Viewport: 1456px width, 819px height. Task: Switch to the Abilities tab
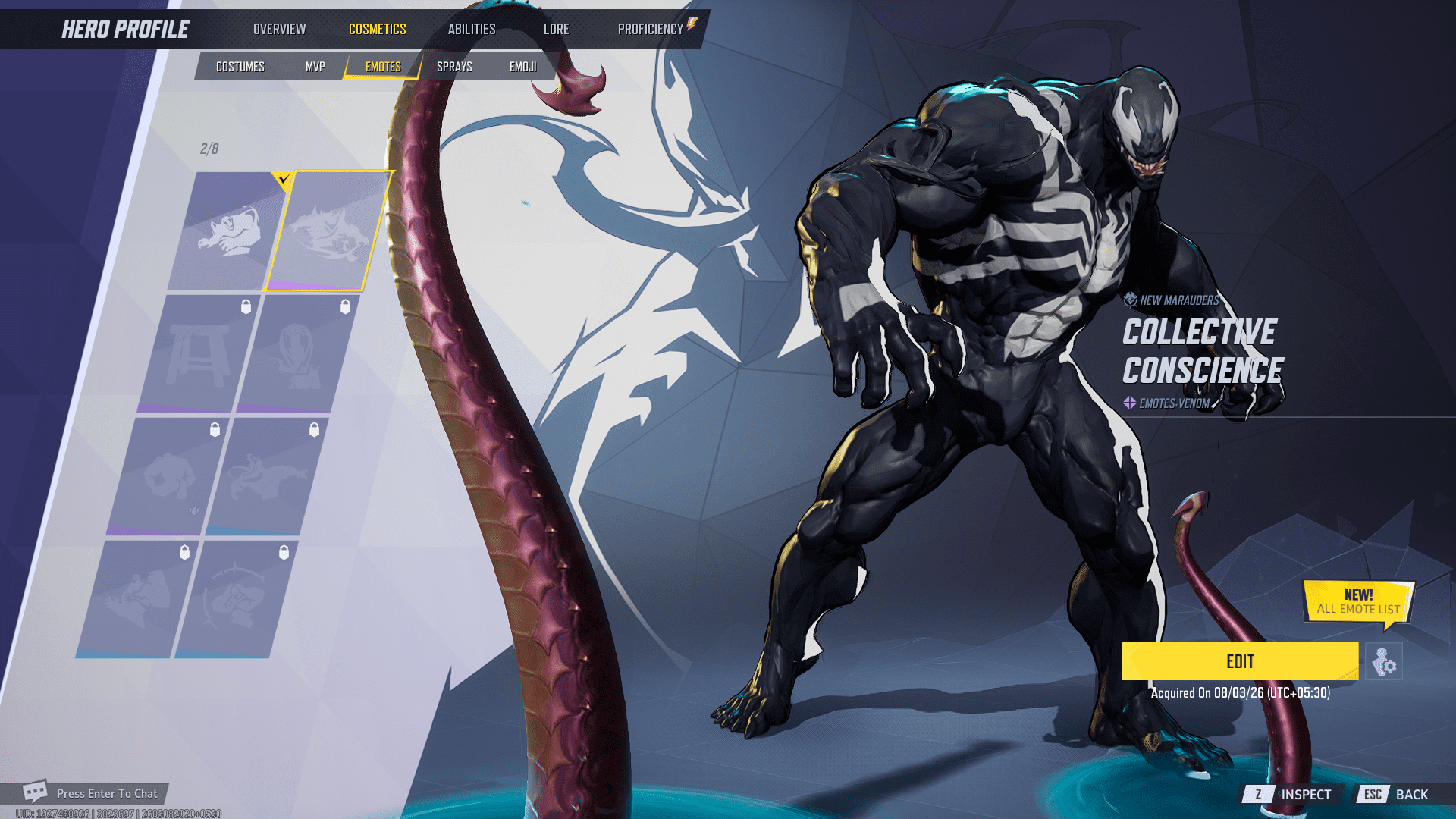point(471,29)
